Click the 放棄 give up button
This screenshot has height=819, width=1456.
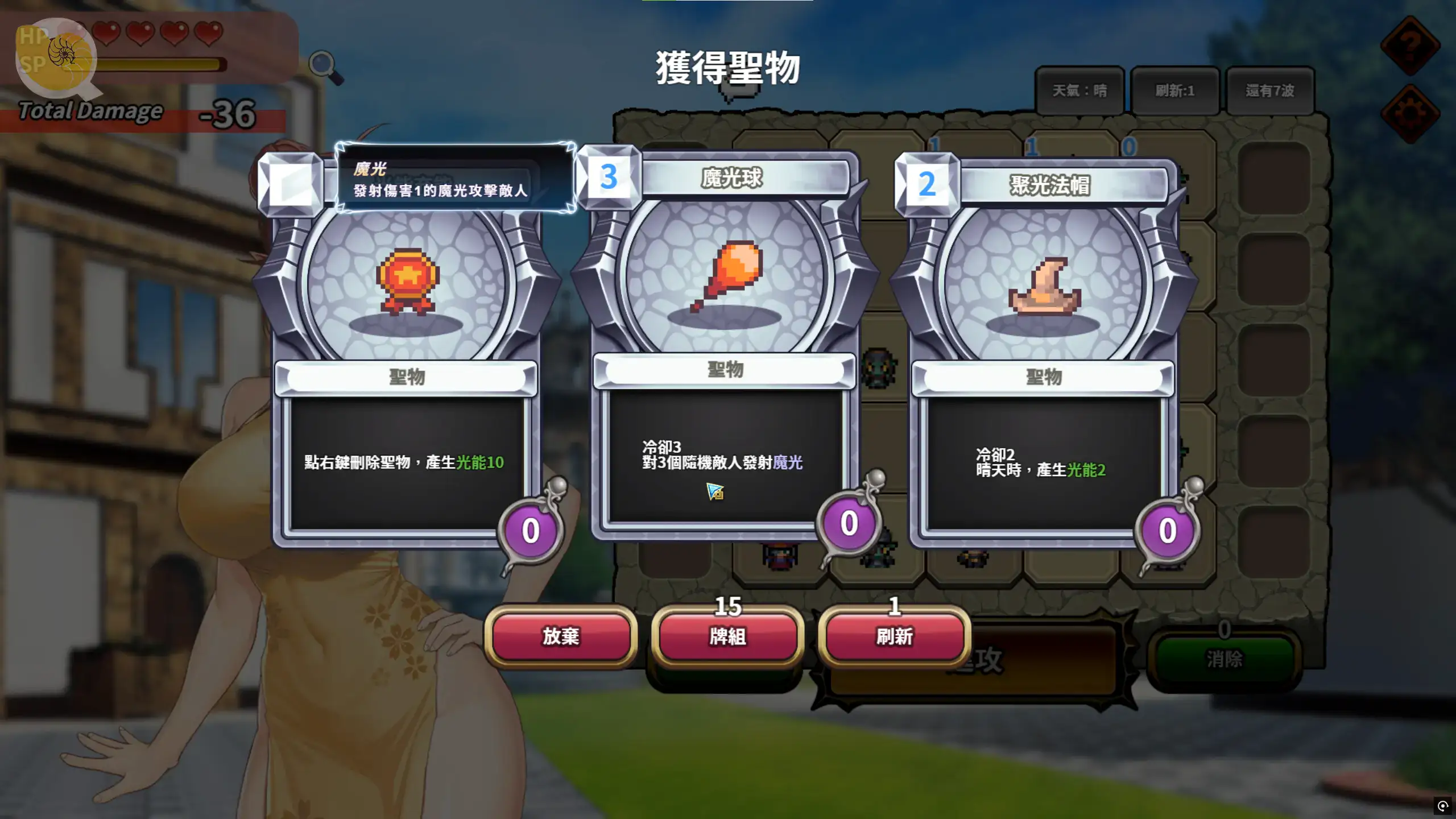[560, 636]
